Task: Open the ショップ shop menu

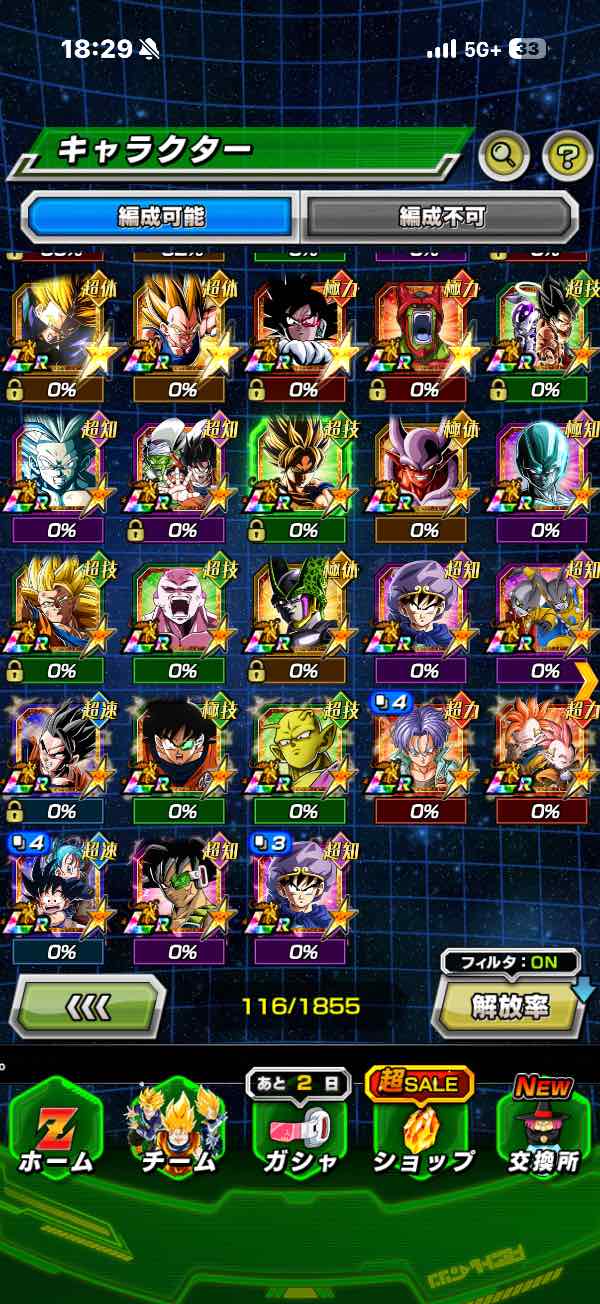Action: click(x=423, y=1134)
